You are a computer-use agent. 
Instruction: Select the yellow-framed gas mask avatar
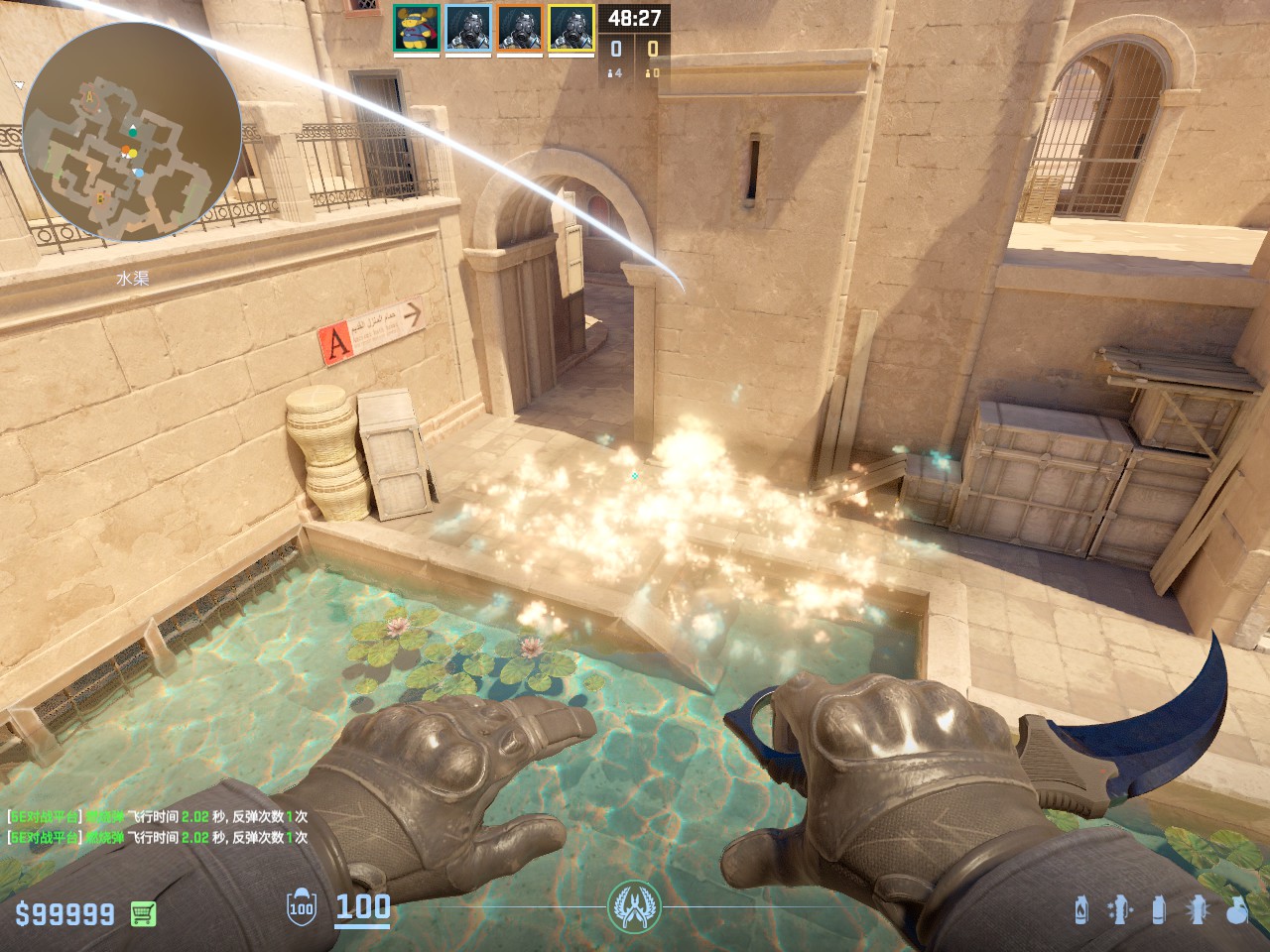click(x=571, y=28)
